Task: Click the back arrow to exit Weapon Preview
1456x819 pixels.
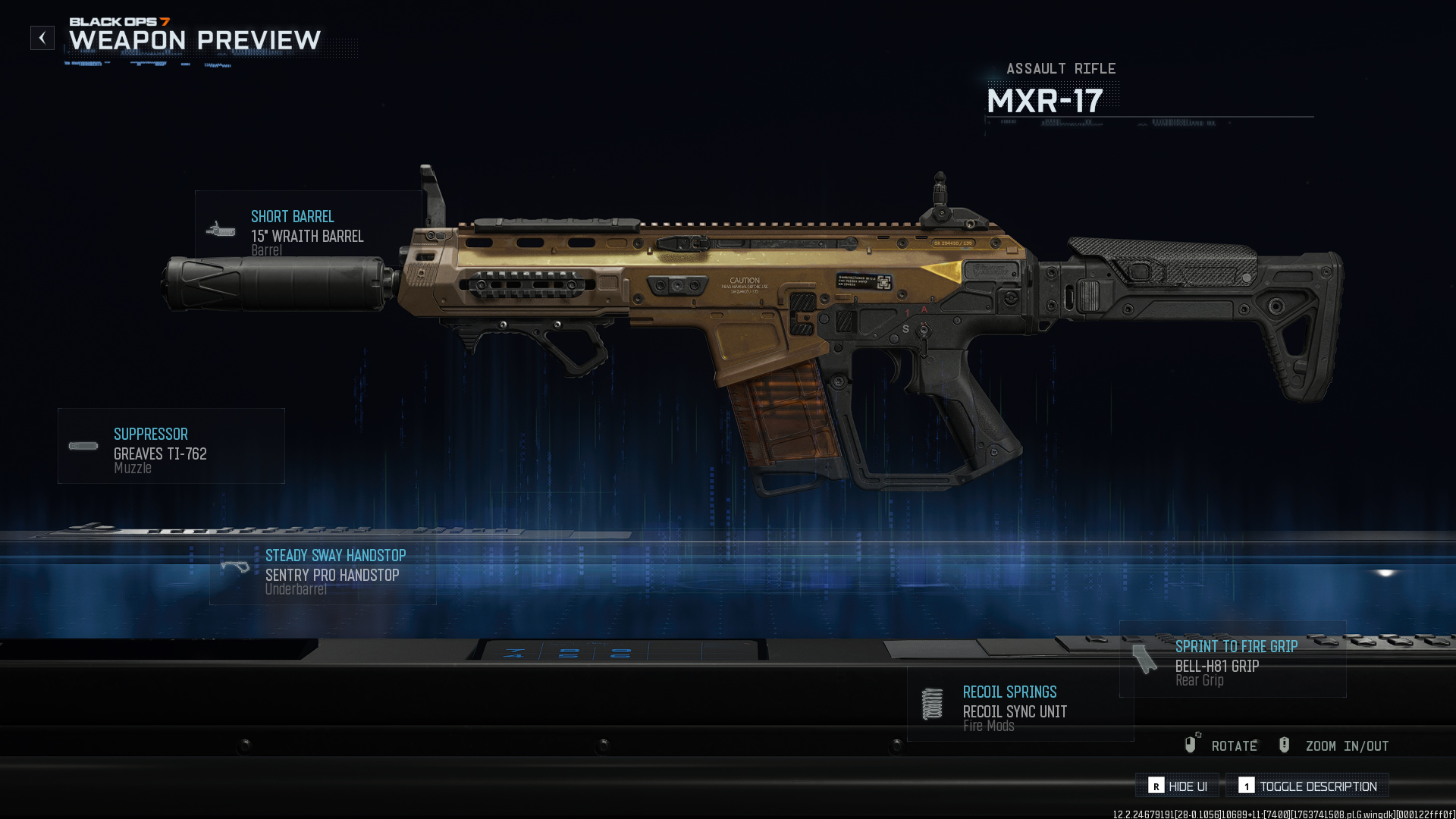Action: pos(42,37)
